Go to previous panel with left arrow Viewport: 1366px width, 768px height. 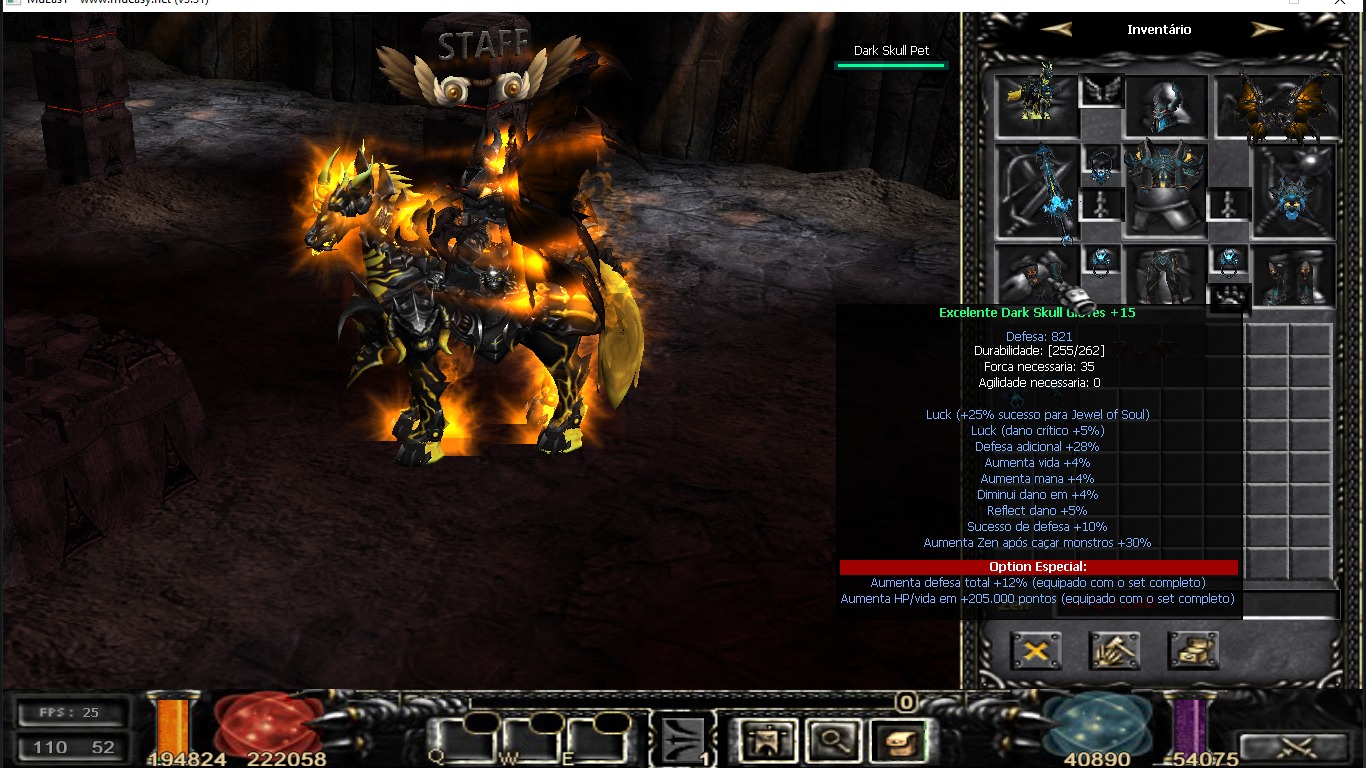click(x=1056, y=29)
